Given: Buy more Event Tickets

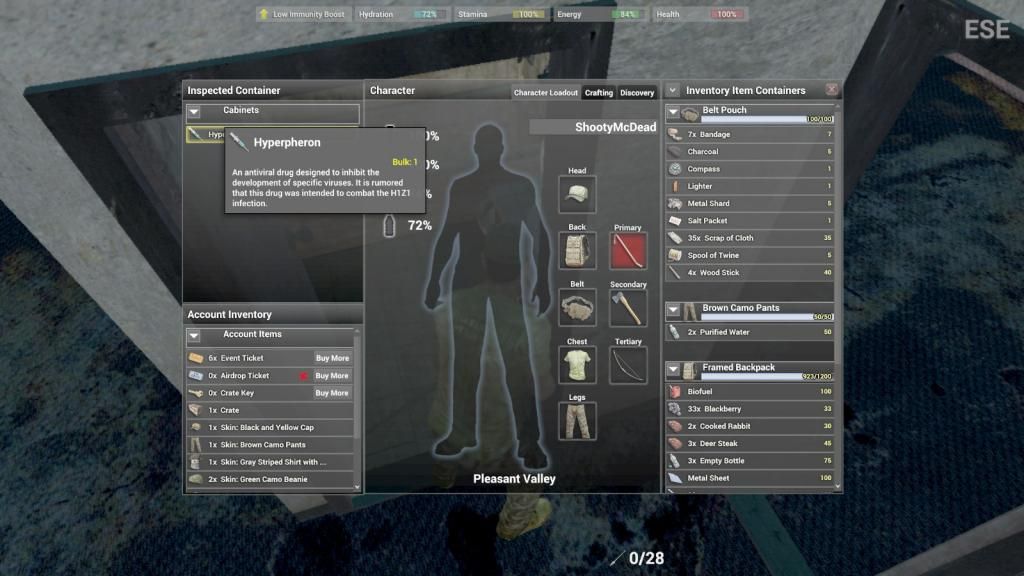Looking at the screenshot, I should [x=332, y=358].
